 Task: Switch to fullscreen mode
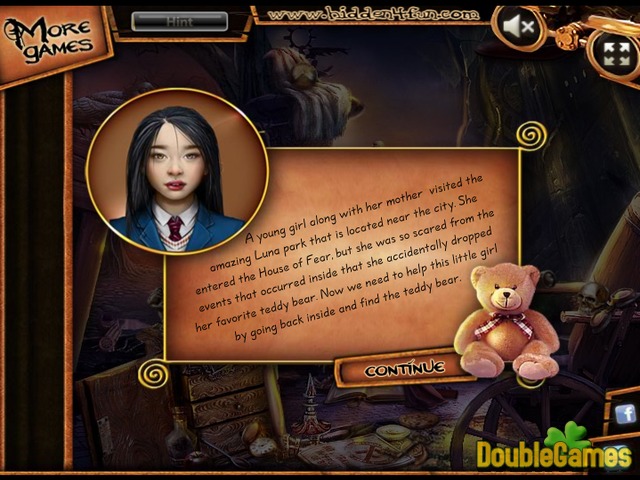coord(609,52)
